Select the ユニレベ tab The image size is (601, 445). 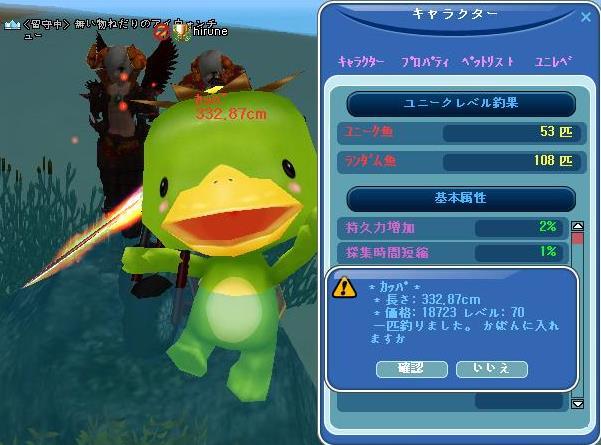pyautogui.click(x=553, y=62)
